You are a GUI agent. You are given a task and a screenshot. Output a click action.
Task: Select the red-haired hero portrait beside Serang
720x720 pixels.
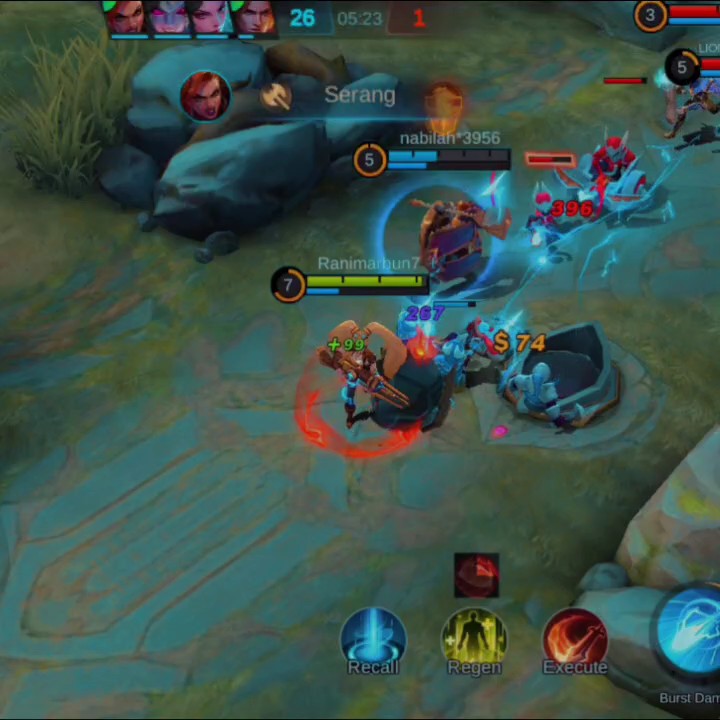click(205, 96)
